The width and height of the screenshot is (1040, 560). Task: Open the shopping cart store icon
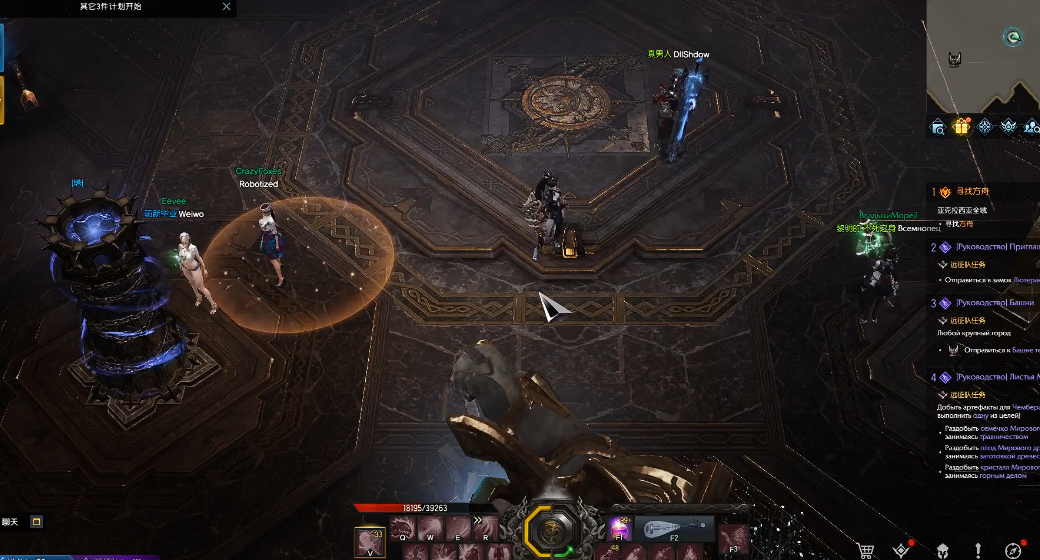point(866,549)
